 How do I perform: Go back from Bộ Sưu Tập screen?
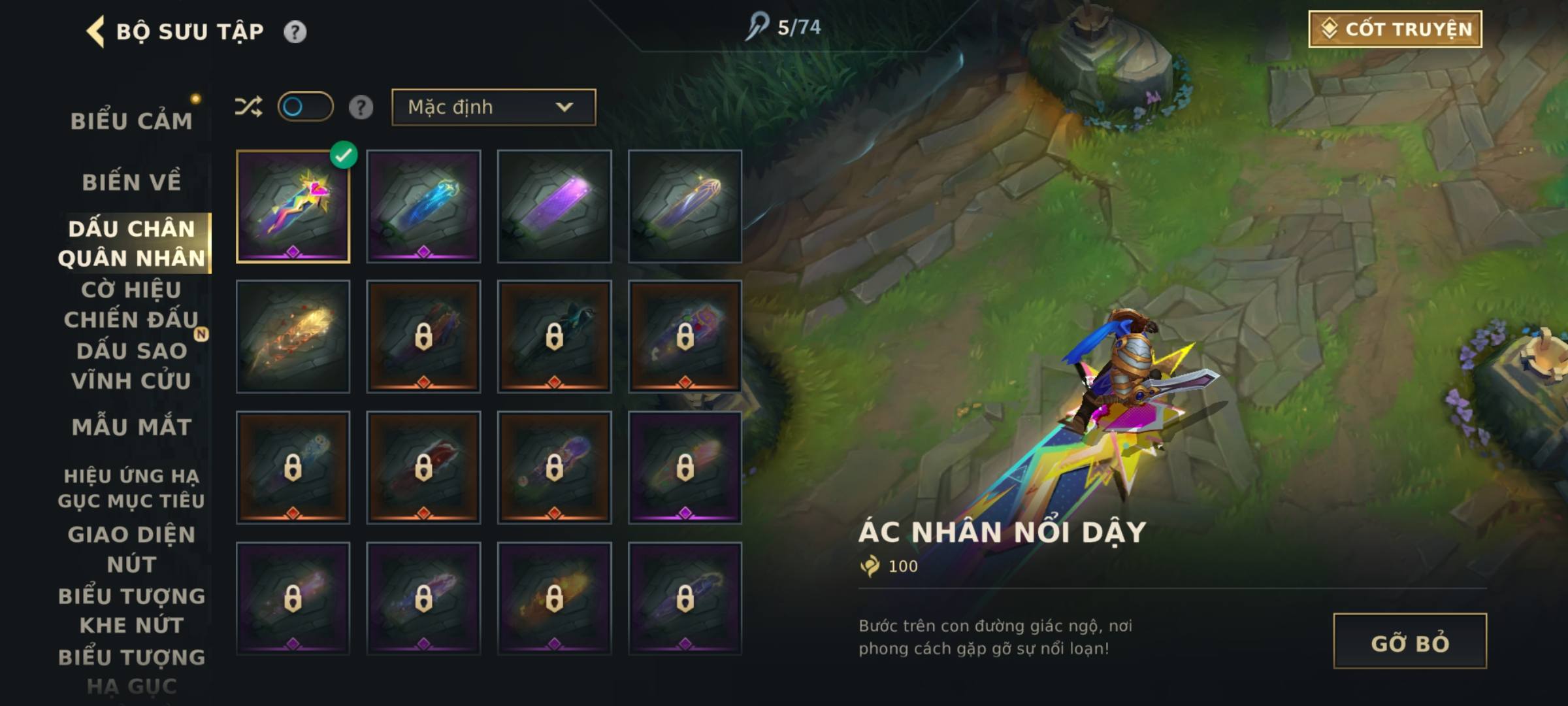tap(96, 31)
